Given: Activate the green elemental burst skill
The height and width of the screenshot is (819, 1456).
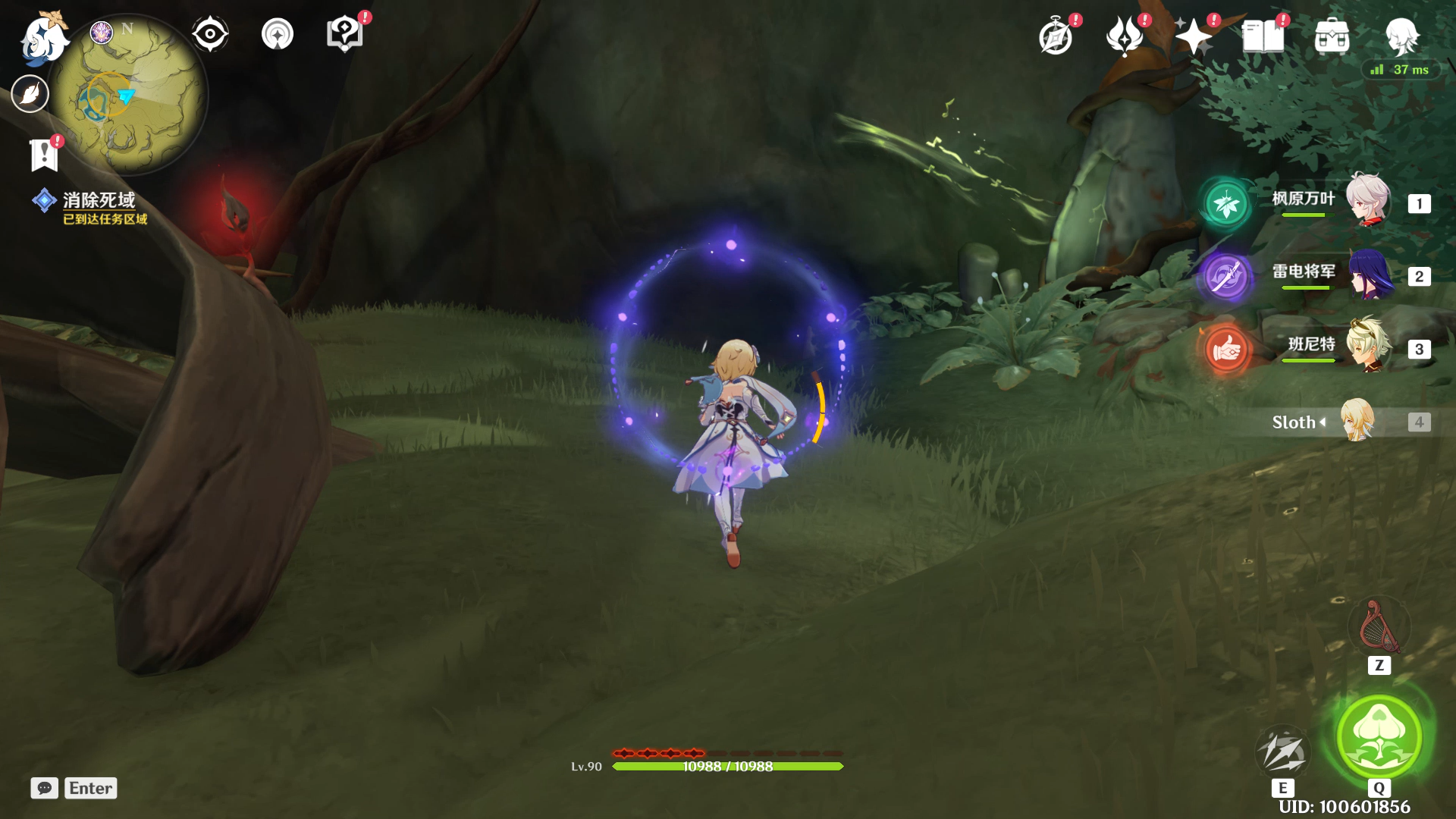Looking at the screenshot, I should pos(1379,736).
